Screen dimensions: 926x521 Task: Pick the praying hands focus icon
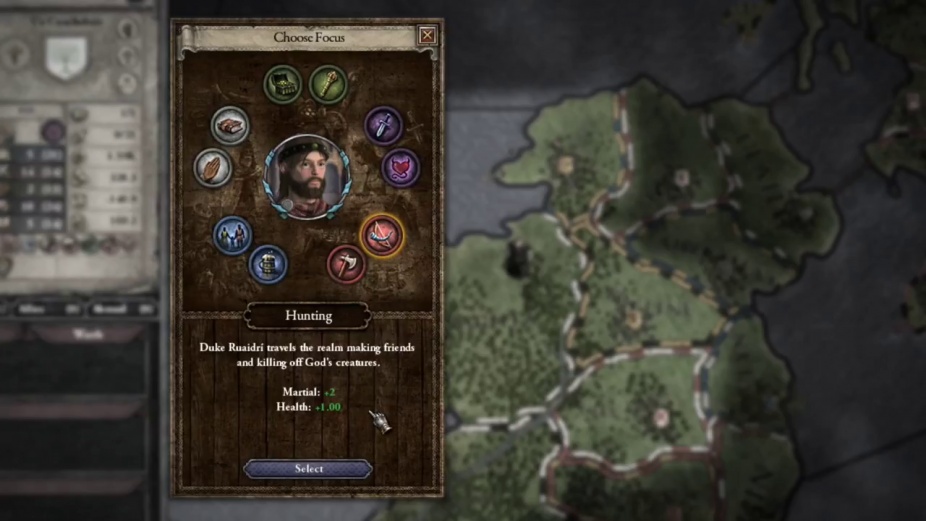tap(213, 167)
